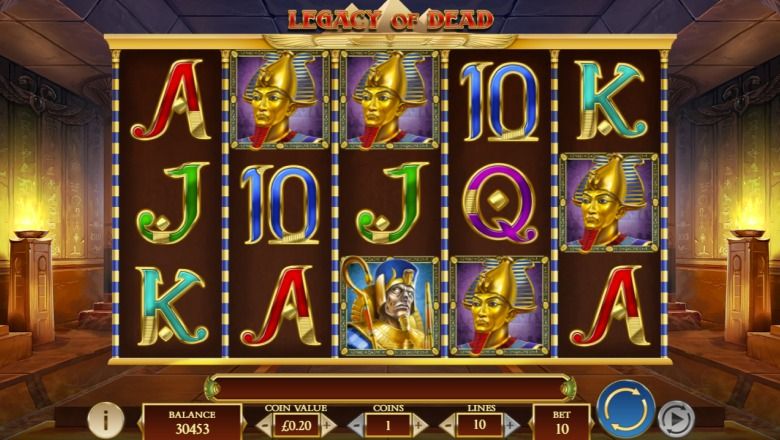
Task: Spin the reels with the blue button
Action: (626, 411)
